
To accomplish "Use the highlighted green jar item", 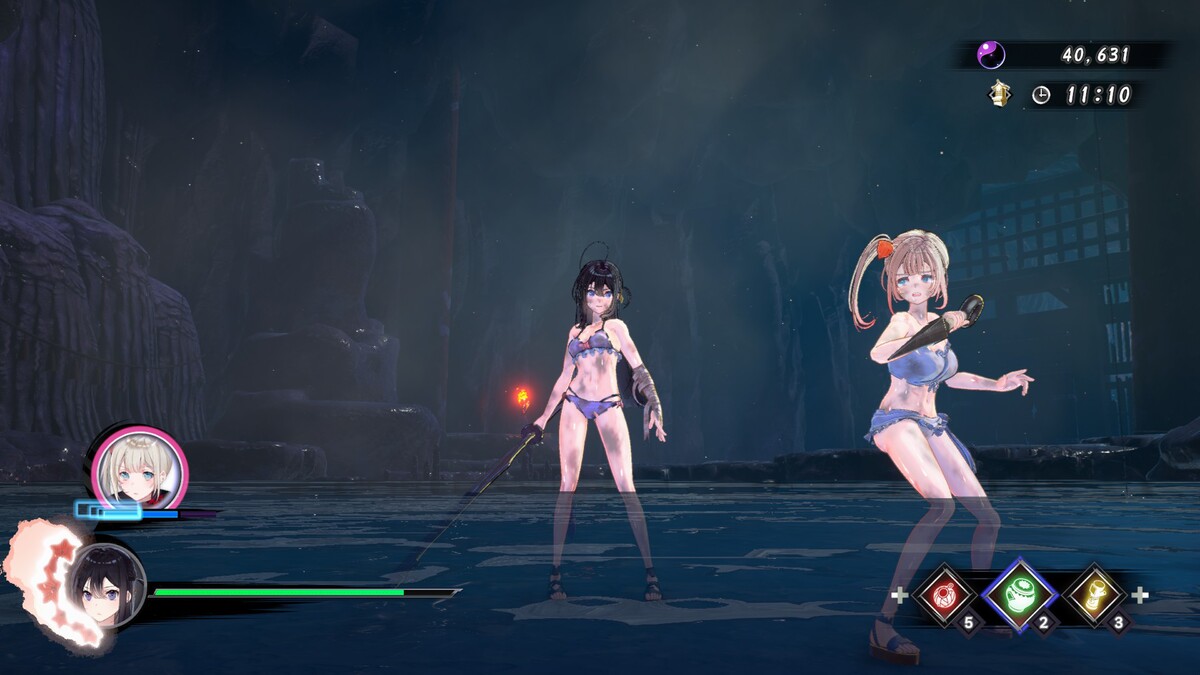I will point(1019,596).
